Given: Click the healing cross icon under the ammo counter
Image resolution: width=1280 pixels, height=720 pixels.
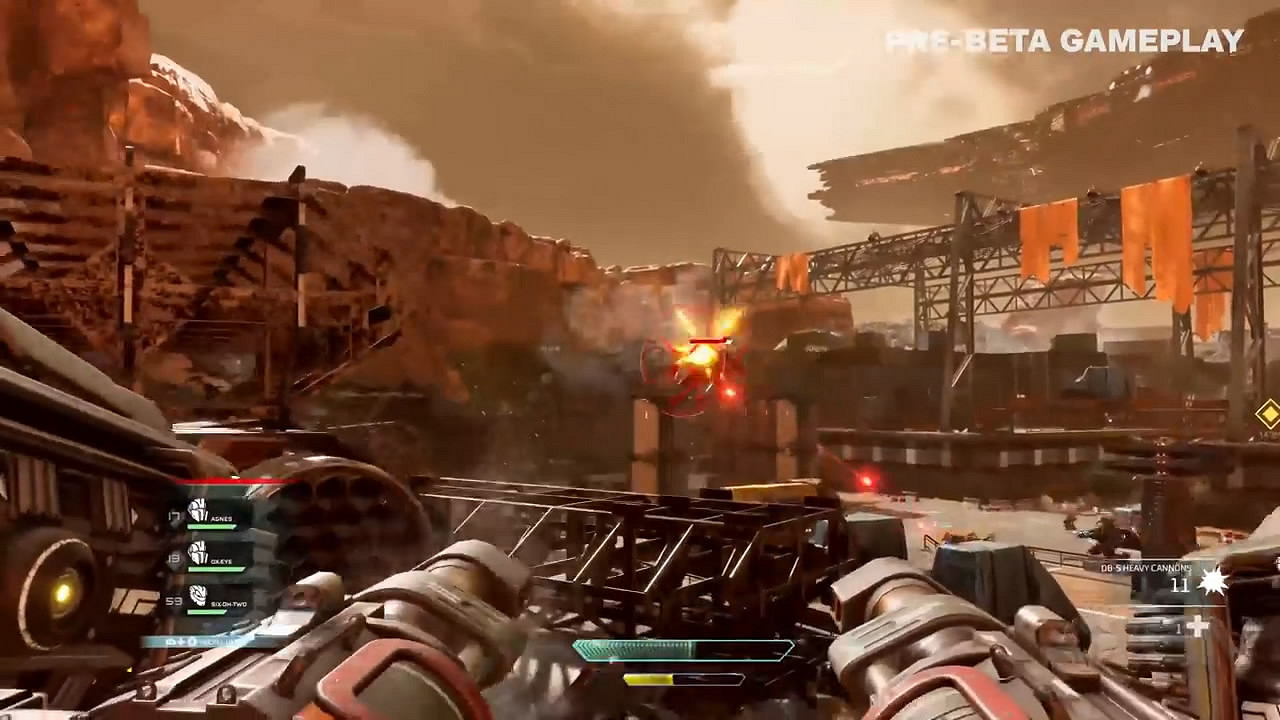Looking at the screenshot, I should pos(1200,627).
